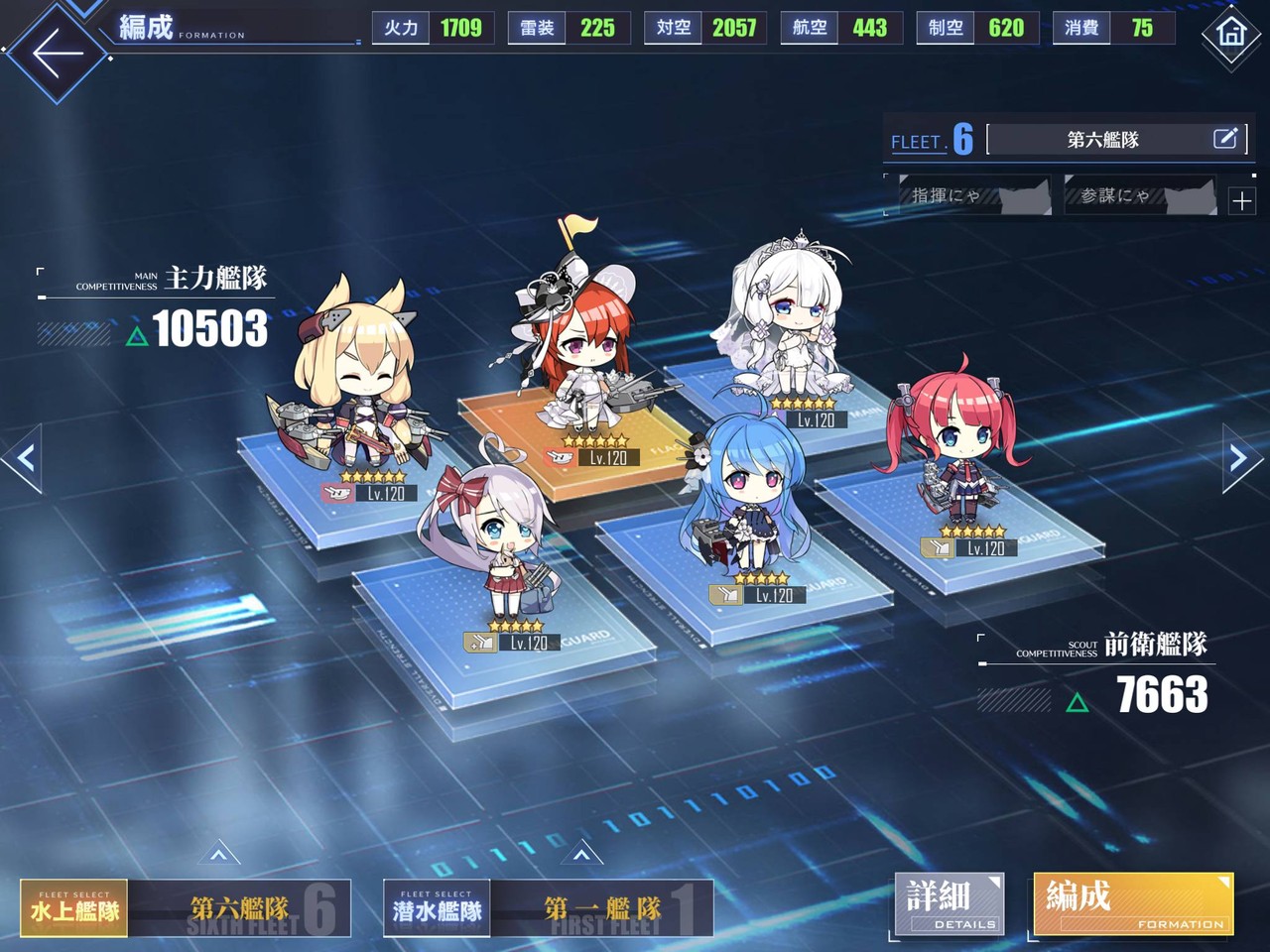Click the 制空 air supremacy stat icon
The image size is (1270, 952).
point(946,28)
